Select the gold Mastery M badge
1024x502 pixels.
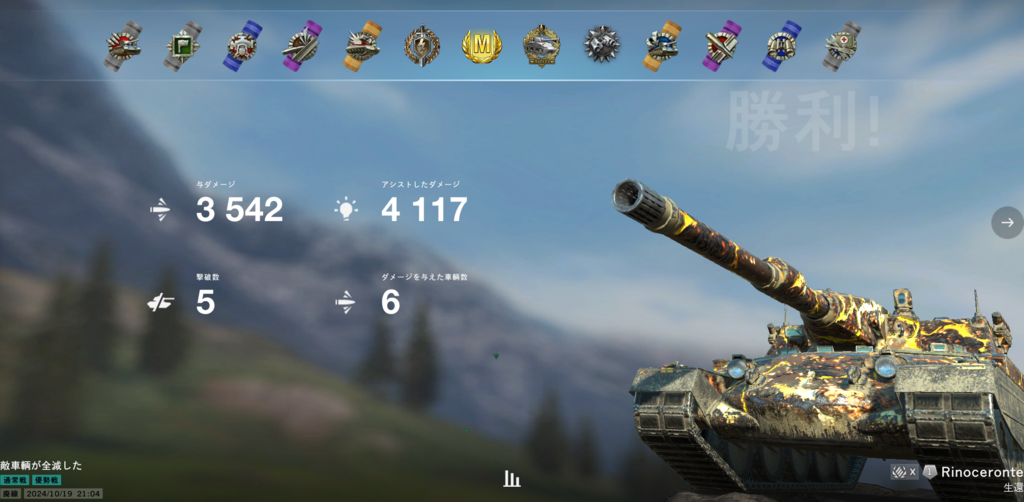coord(482,46)
